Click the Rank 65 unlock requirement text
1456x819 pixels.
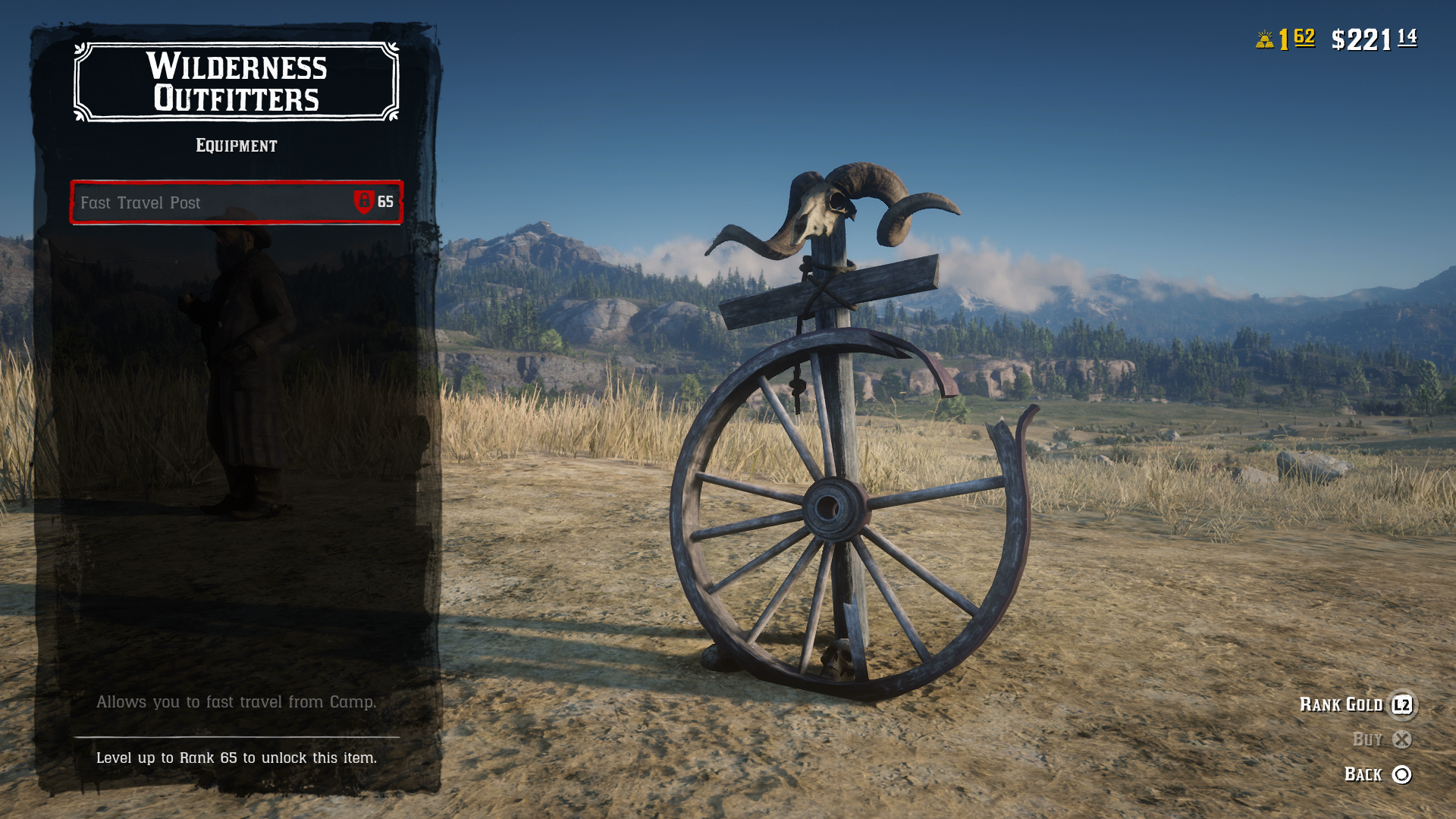click(x=236, y=757)
